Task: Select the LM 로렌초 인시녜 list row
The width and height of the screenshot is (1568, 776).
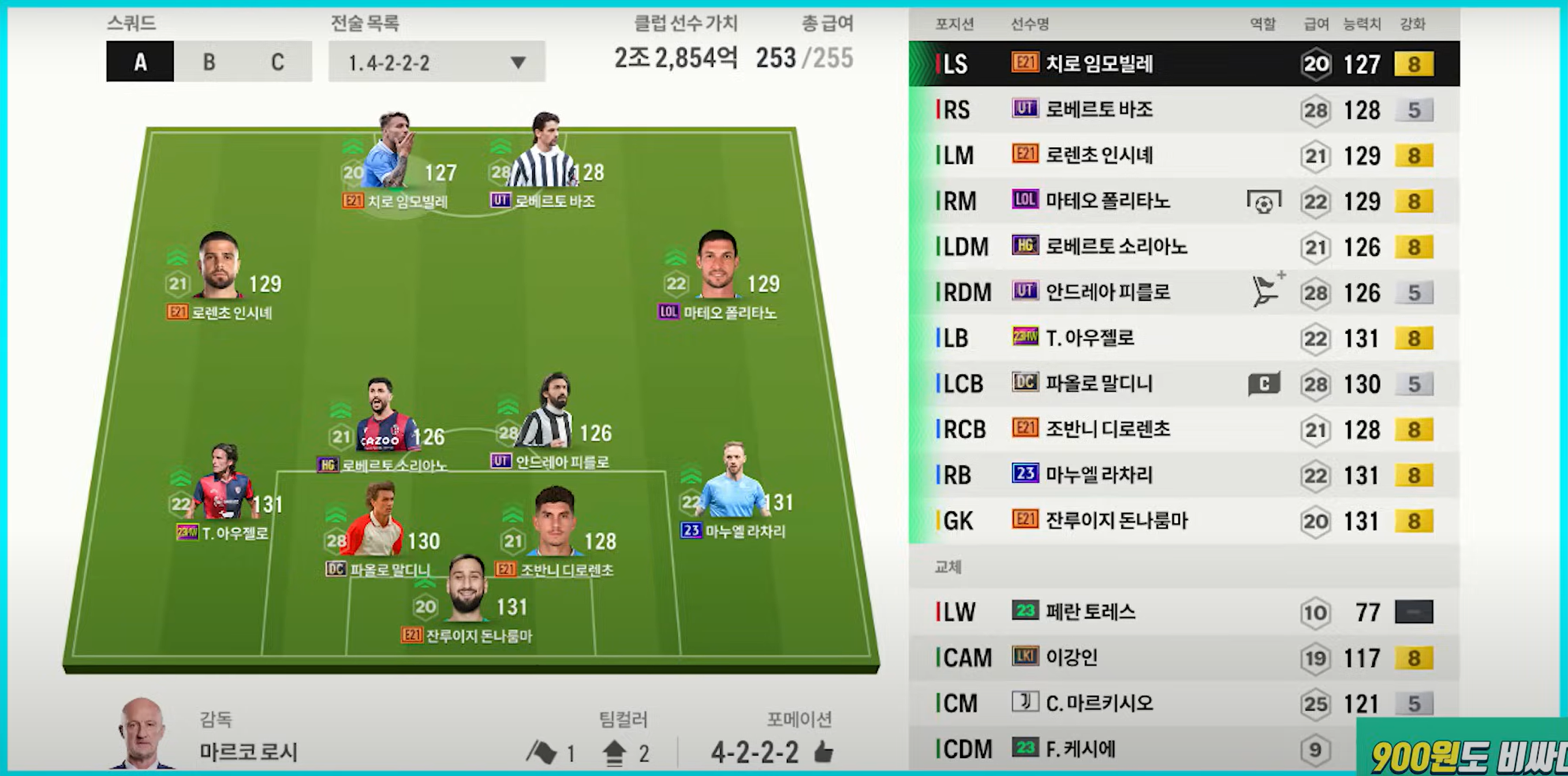Action: 1184,156
